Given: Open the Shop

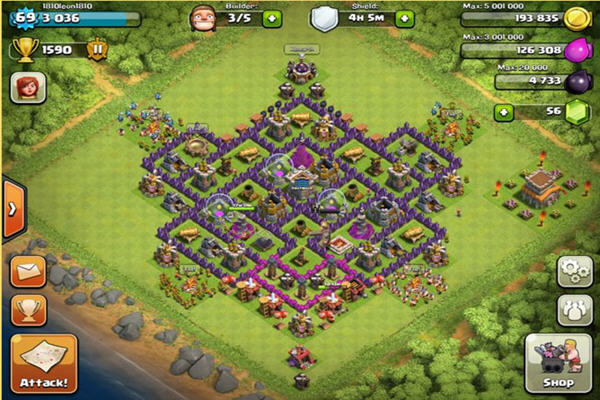Looking at the screenshot, I should [x=556, y=363].
